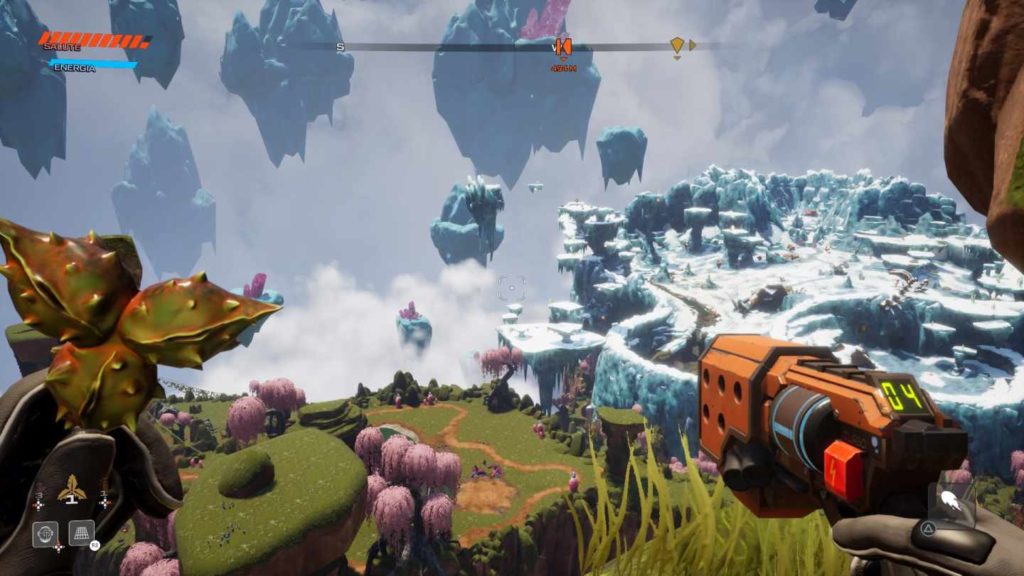Select the three-leaf plant item icon
Image resolution: width=1024 pixels, height=576 pixels.
click(x=71, y=491)
